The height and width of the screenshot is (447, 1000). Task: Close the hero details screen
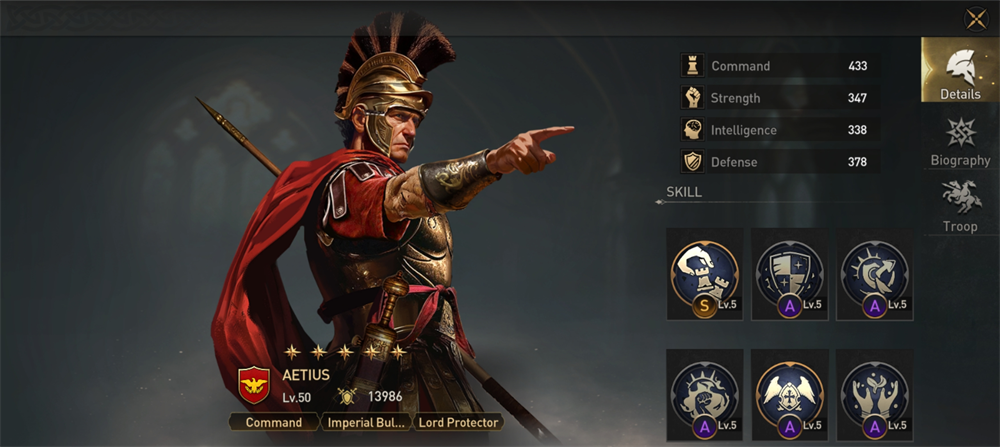(x=975, y=19)
